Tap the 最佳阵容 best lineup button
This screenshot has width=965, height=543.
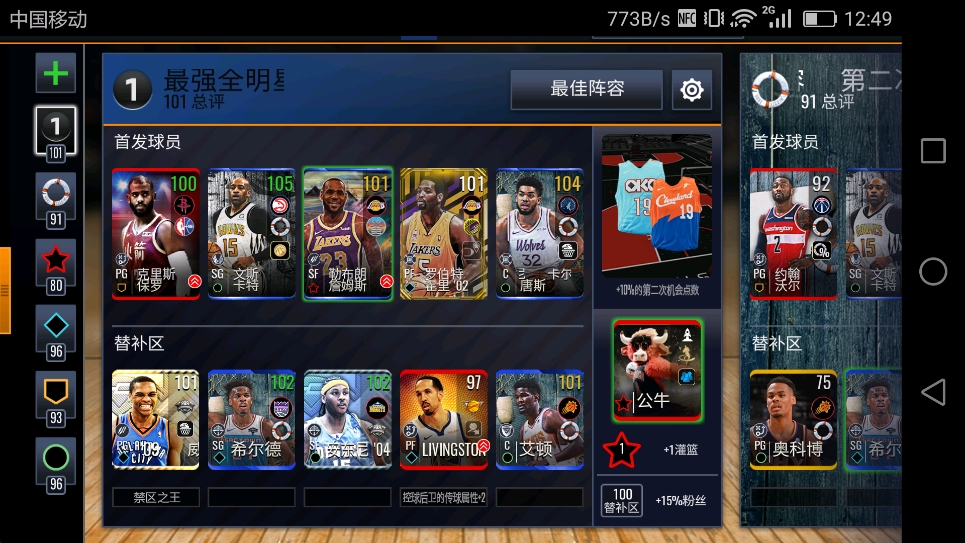pos(586,89)
